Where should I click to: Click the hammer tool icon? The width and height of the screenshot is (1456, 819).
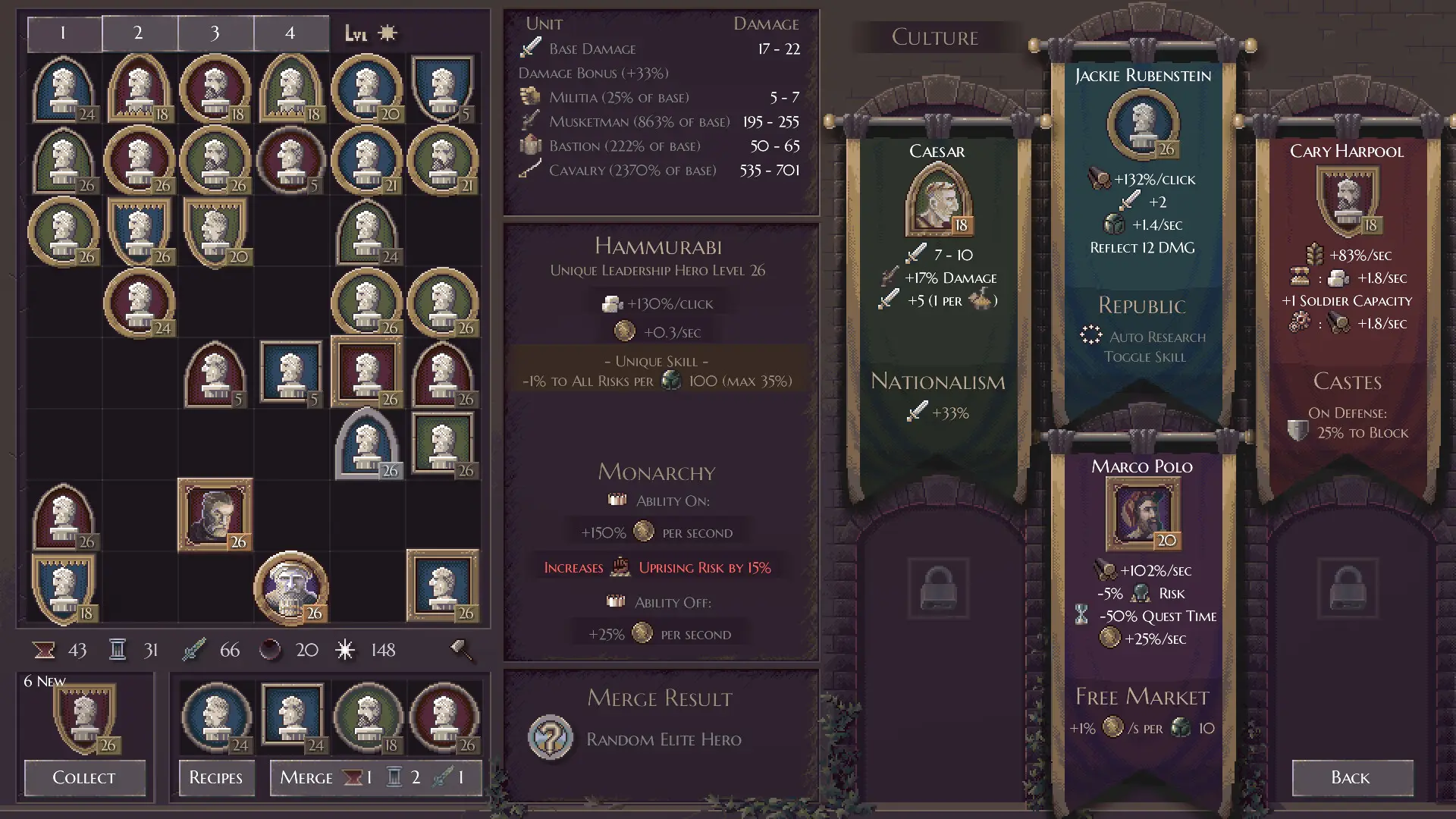460,650
